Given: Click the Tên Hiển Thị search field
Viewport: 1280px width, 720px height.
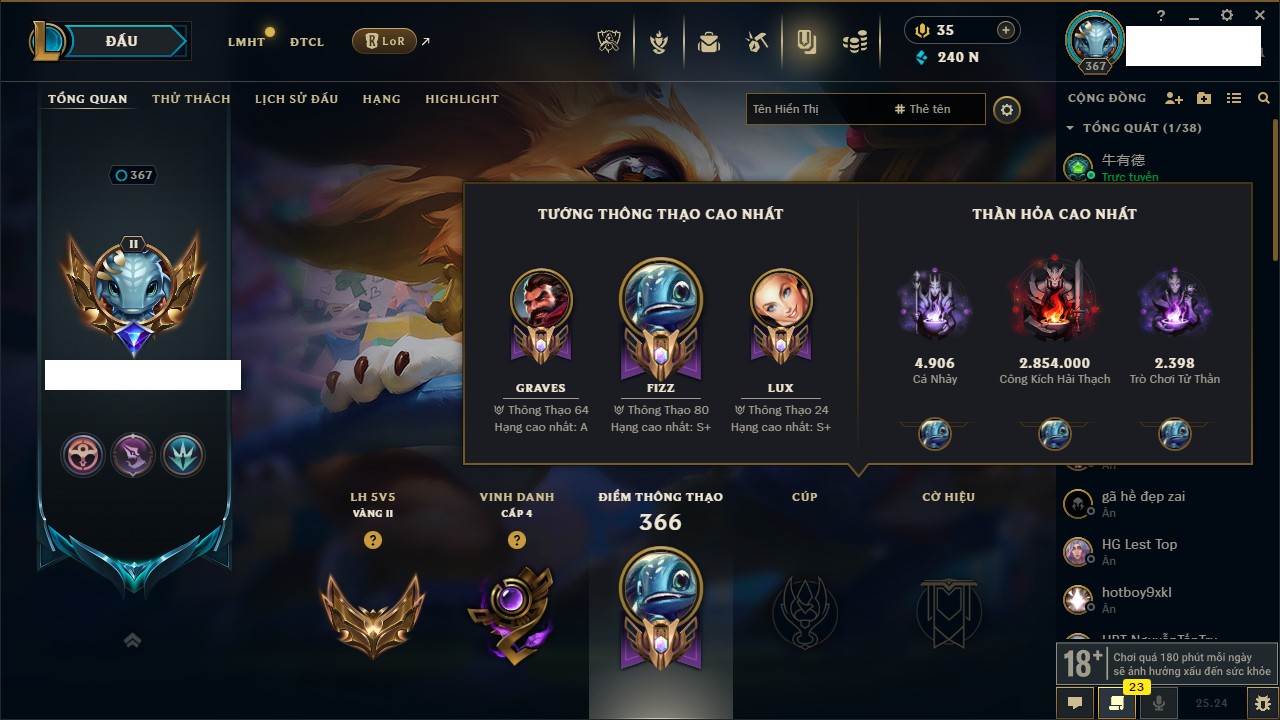Looking at the screenshot, I should 815,109.
